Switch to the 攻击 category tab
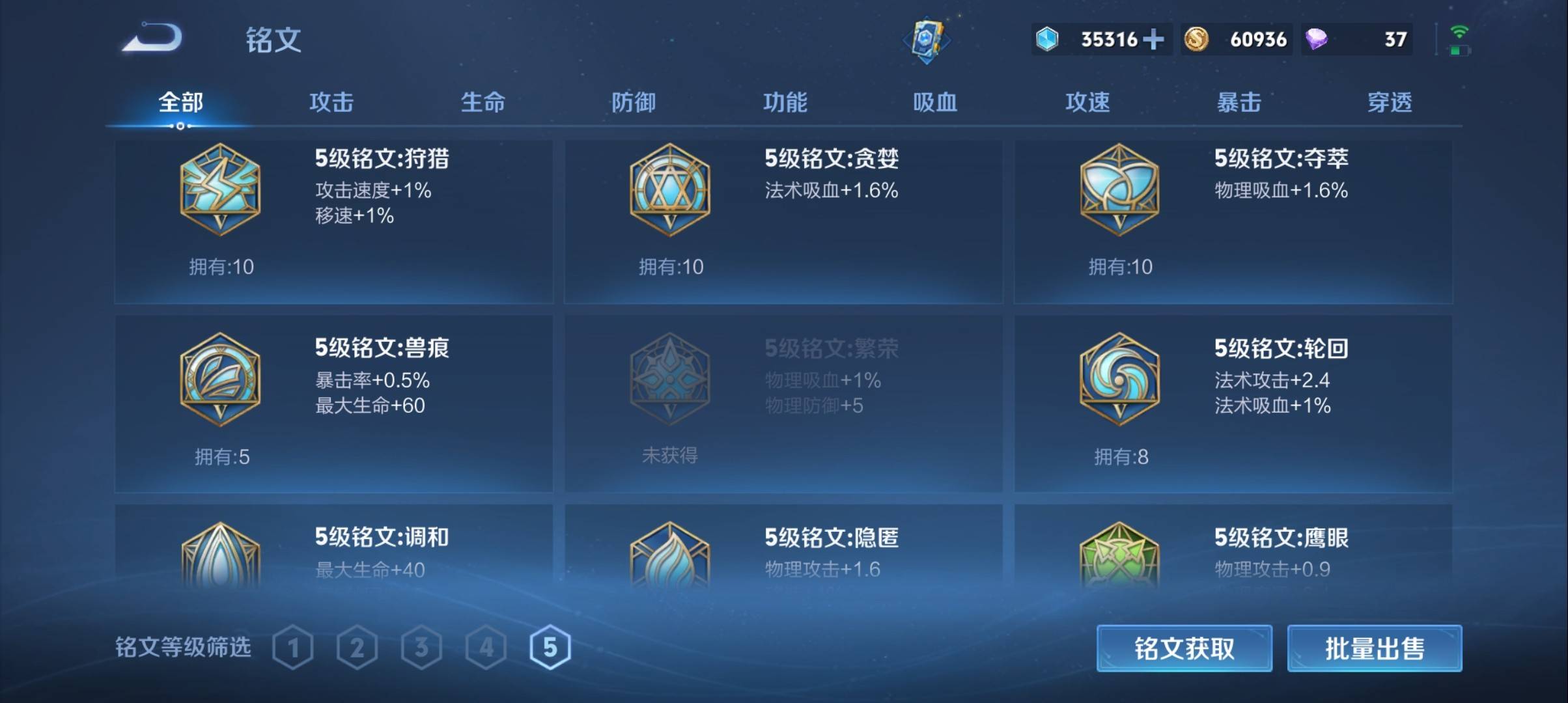1568x703 pixels. 333,102
